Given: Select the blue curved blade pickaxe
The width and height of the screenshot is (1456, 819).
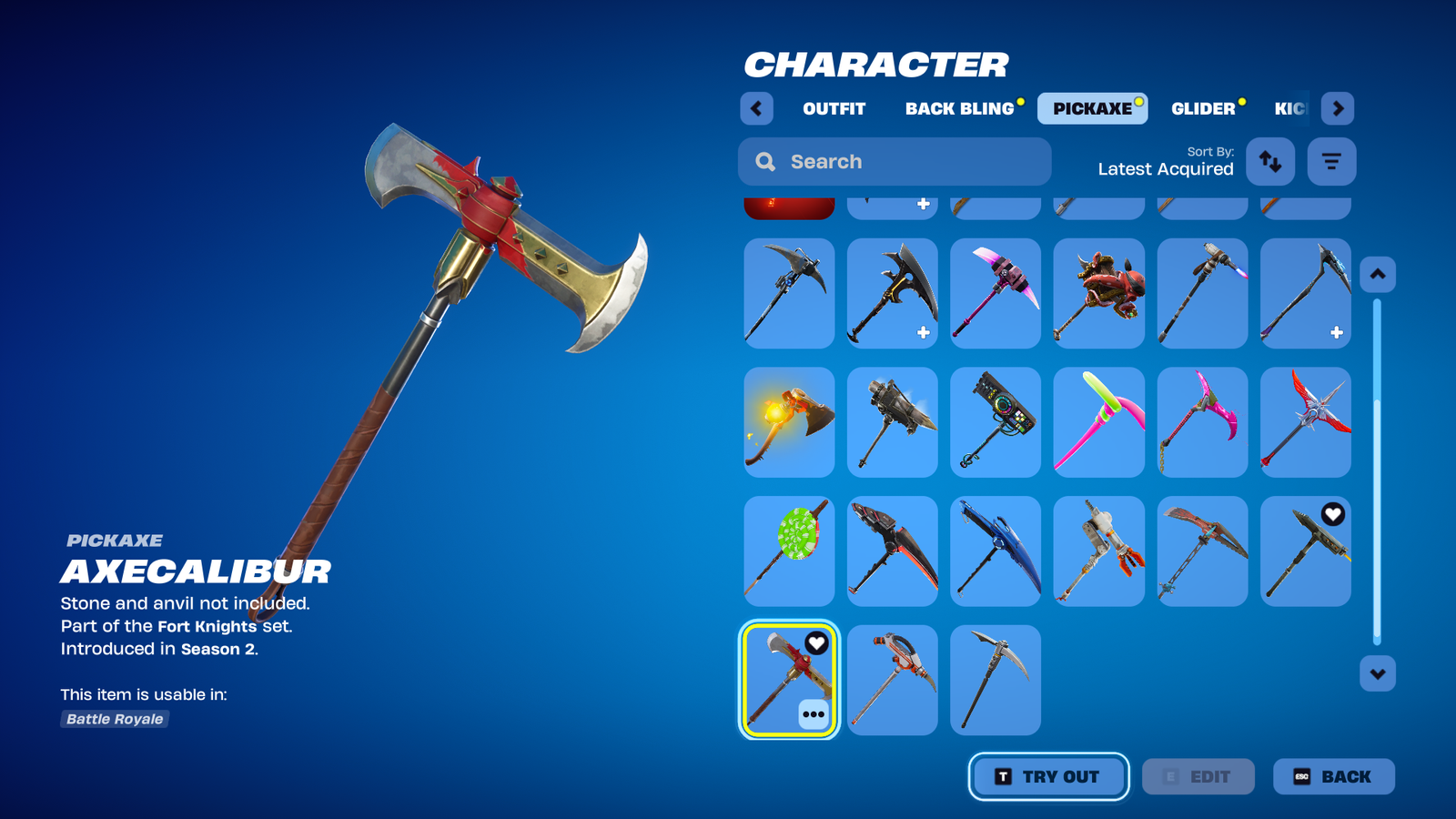Looking at the screenshot, I should click(x=996, y=551).
